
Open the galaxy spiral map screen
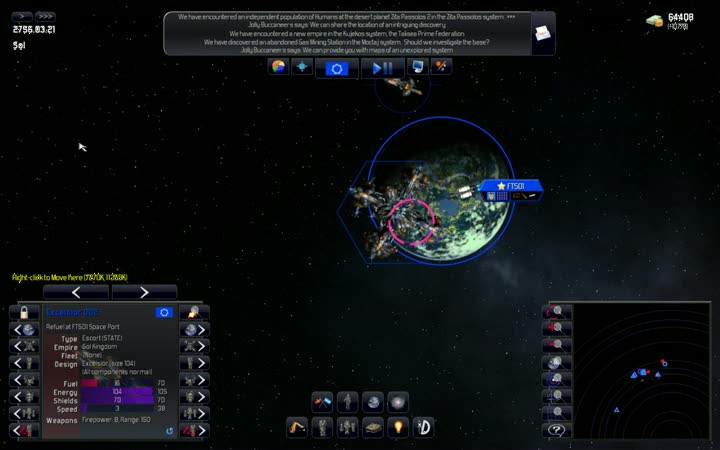pos(398,402)
